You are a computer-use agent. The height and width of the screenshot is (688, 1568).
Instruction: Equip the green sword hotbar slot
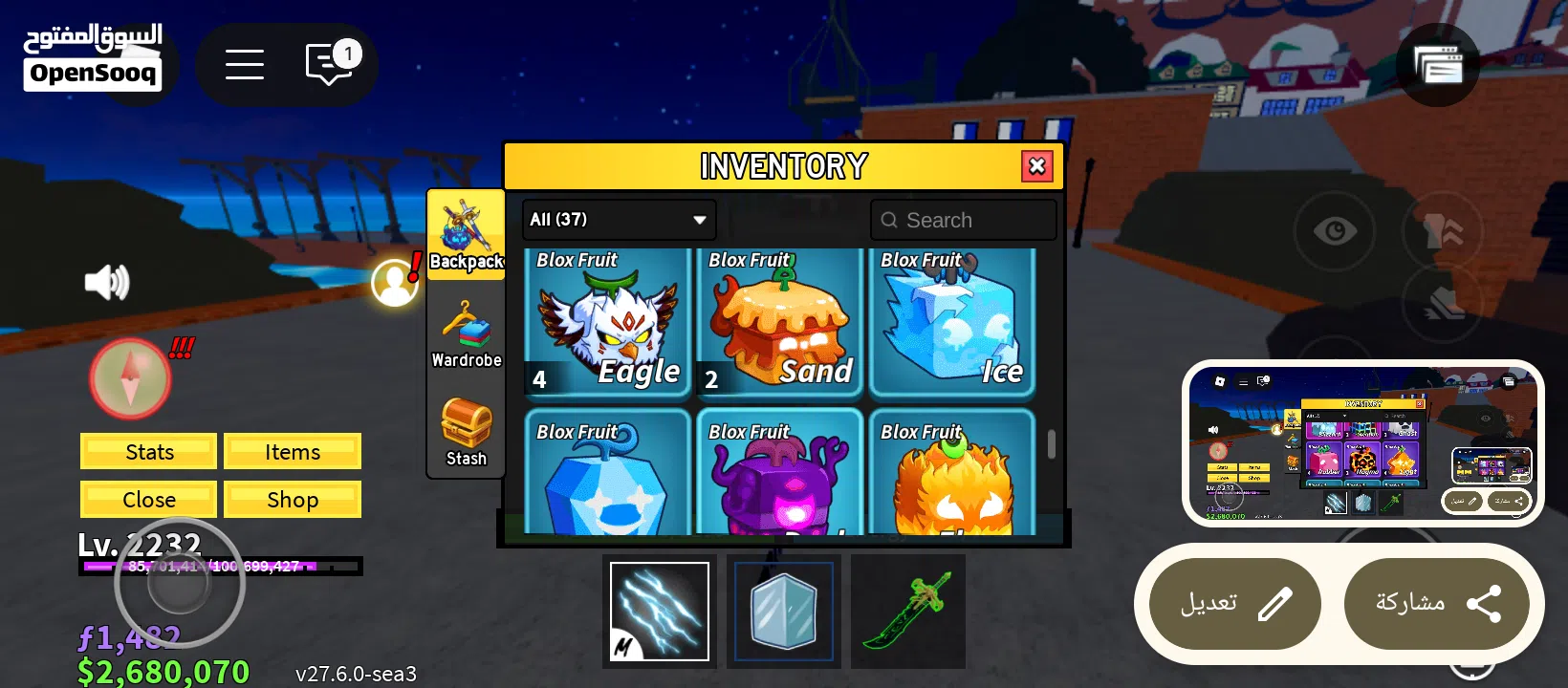click(x=908, y=612)
